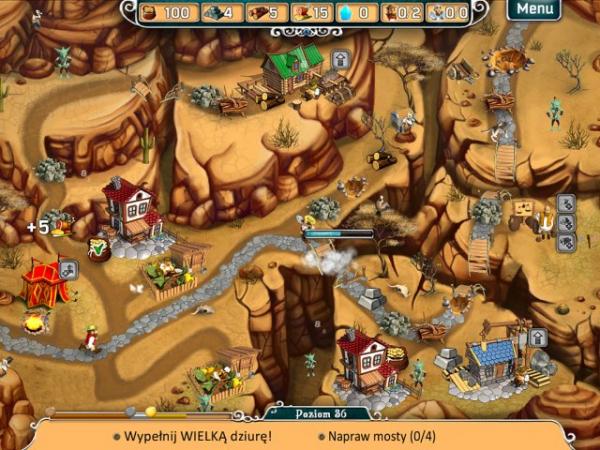Click the upgrade arrow beside the blue-roofed quarry
600x450 pixels.
point(537,338)
